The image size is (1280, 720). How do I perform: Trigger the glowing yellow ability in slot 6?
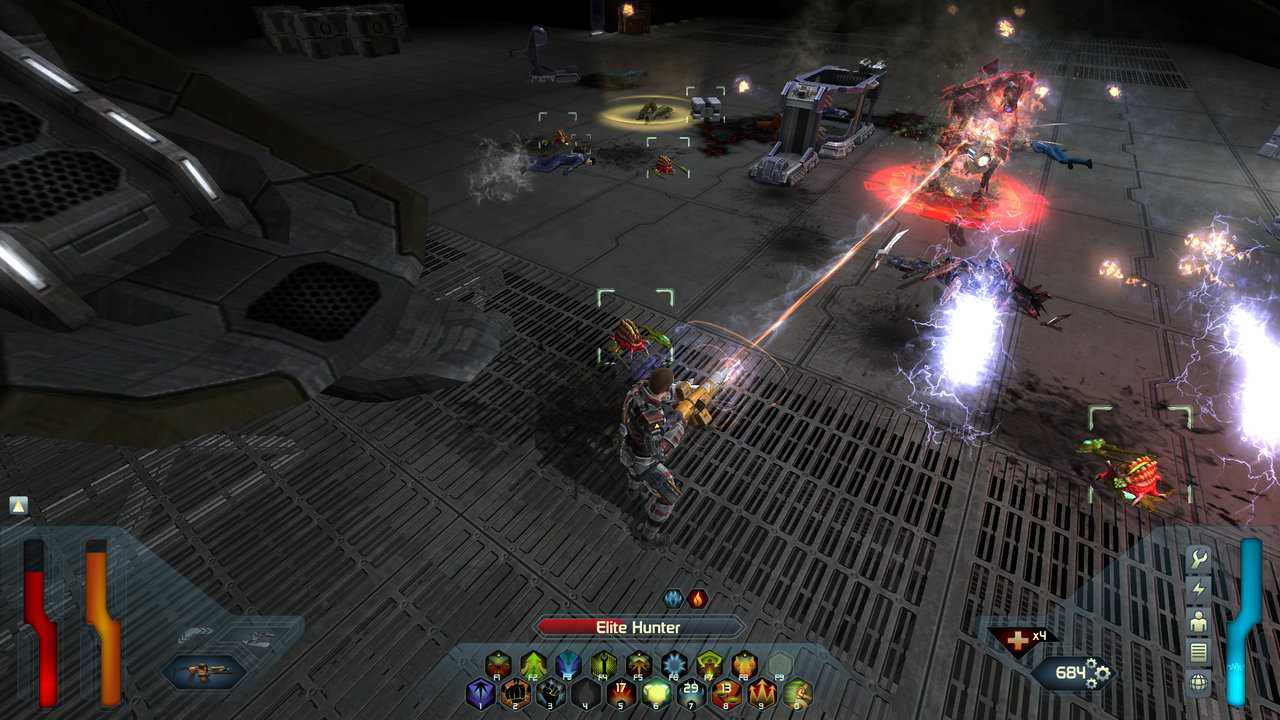pos(656,692)
